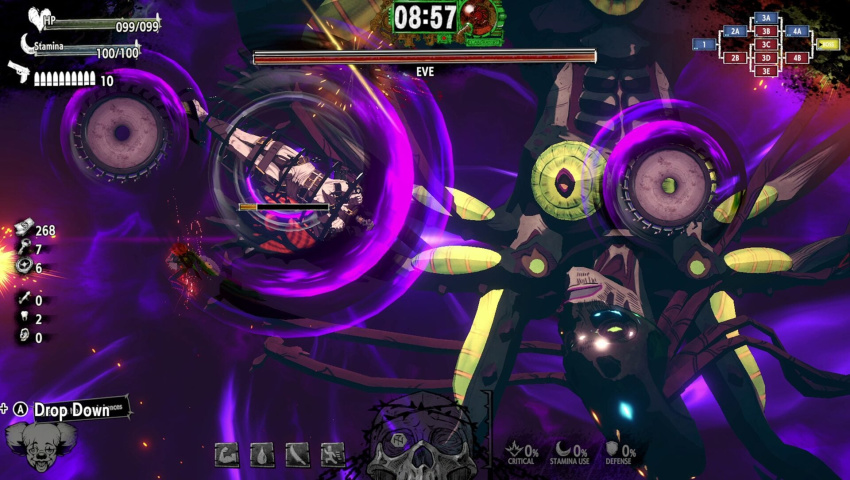Select the cash bundle money icon
This screenshot has height=480, width=850.
pos(22,231)
